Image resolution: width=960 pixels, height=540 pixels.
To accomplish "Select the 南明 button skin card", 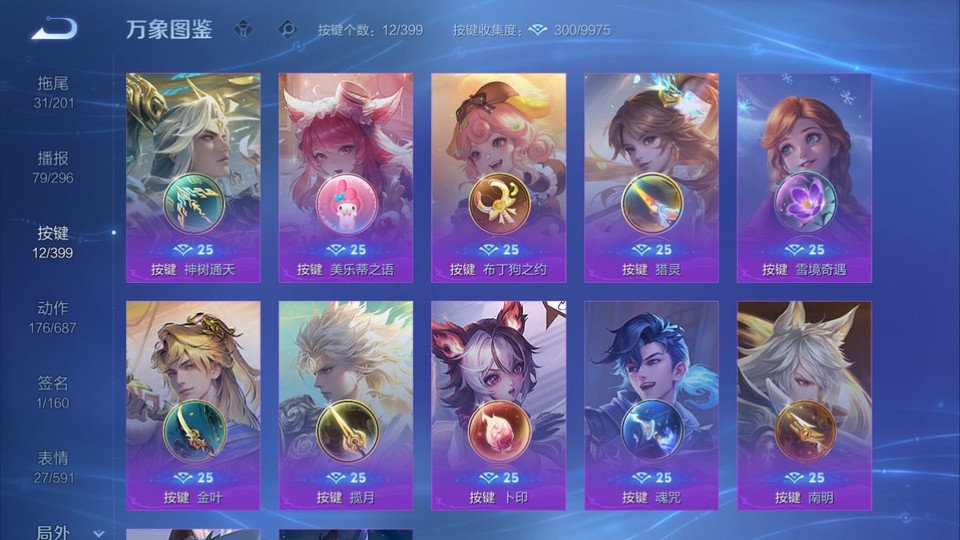I will pos(804,405).
